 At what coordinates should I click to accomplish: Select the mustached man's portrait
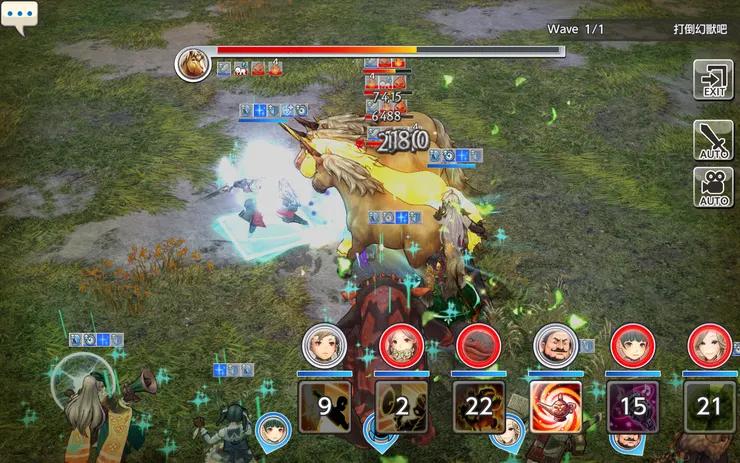pyautogui.click(x=555, y=346)
